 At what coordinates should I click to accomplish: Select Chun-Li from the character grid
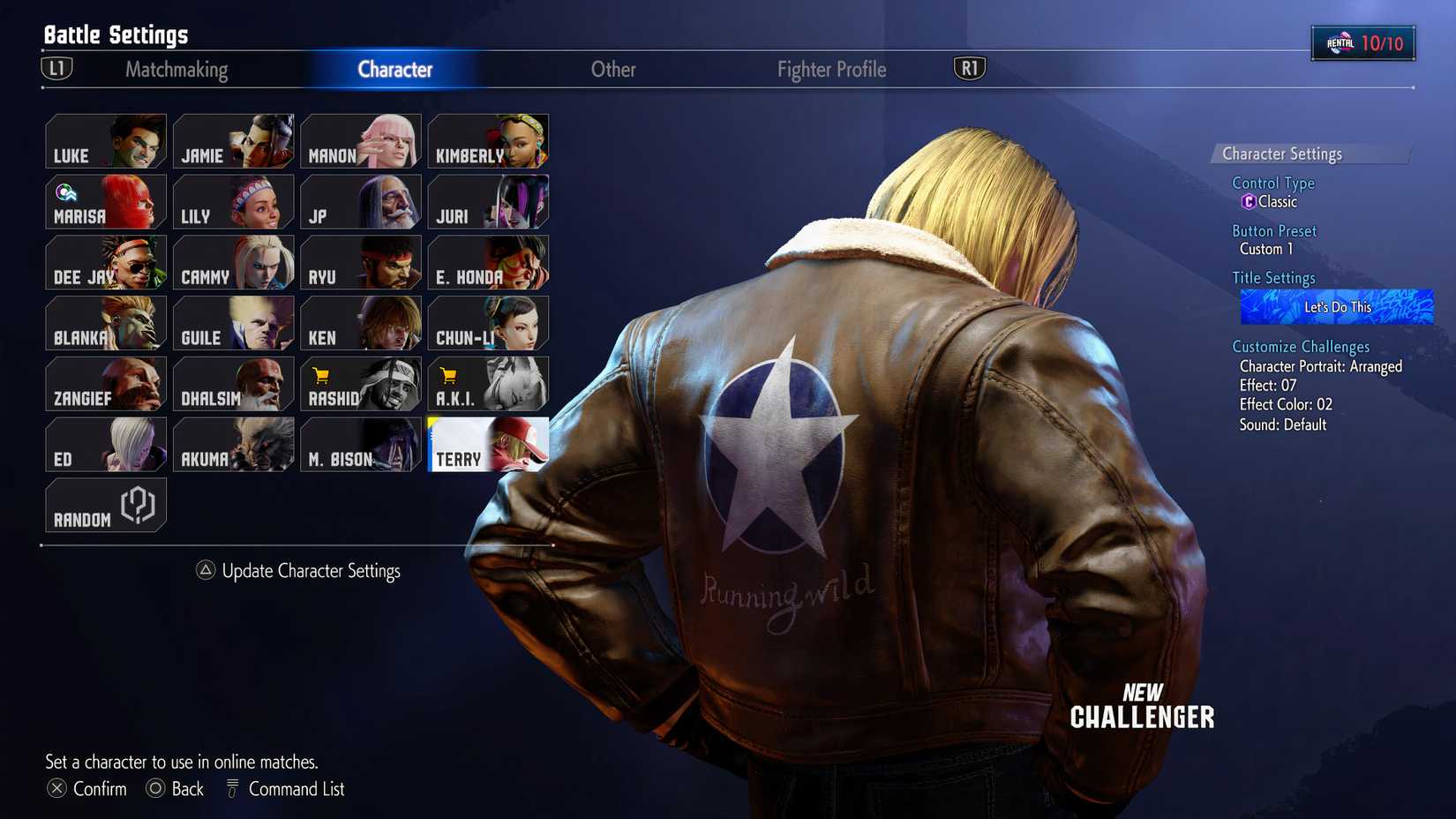tap(487, 322)
